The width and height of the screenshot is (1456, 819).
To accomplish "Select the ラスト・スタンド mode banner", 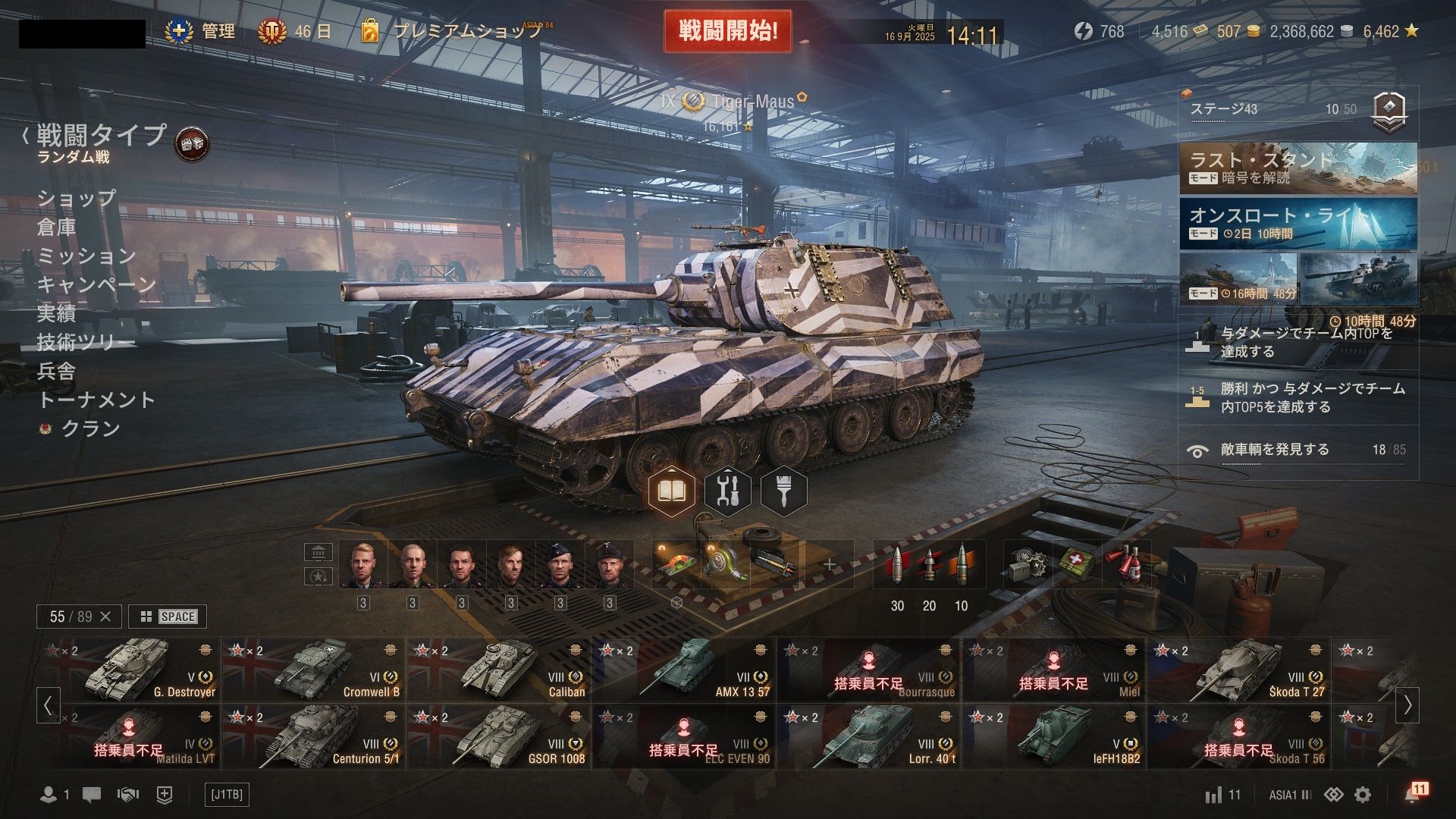I will click(1297, 168).
